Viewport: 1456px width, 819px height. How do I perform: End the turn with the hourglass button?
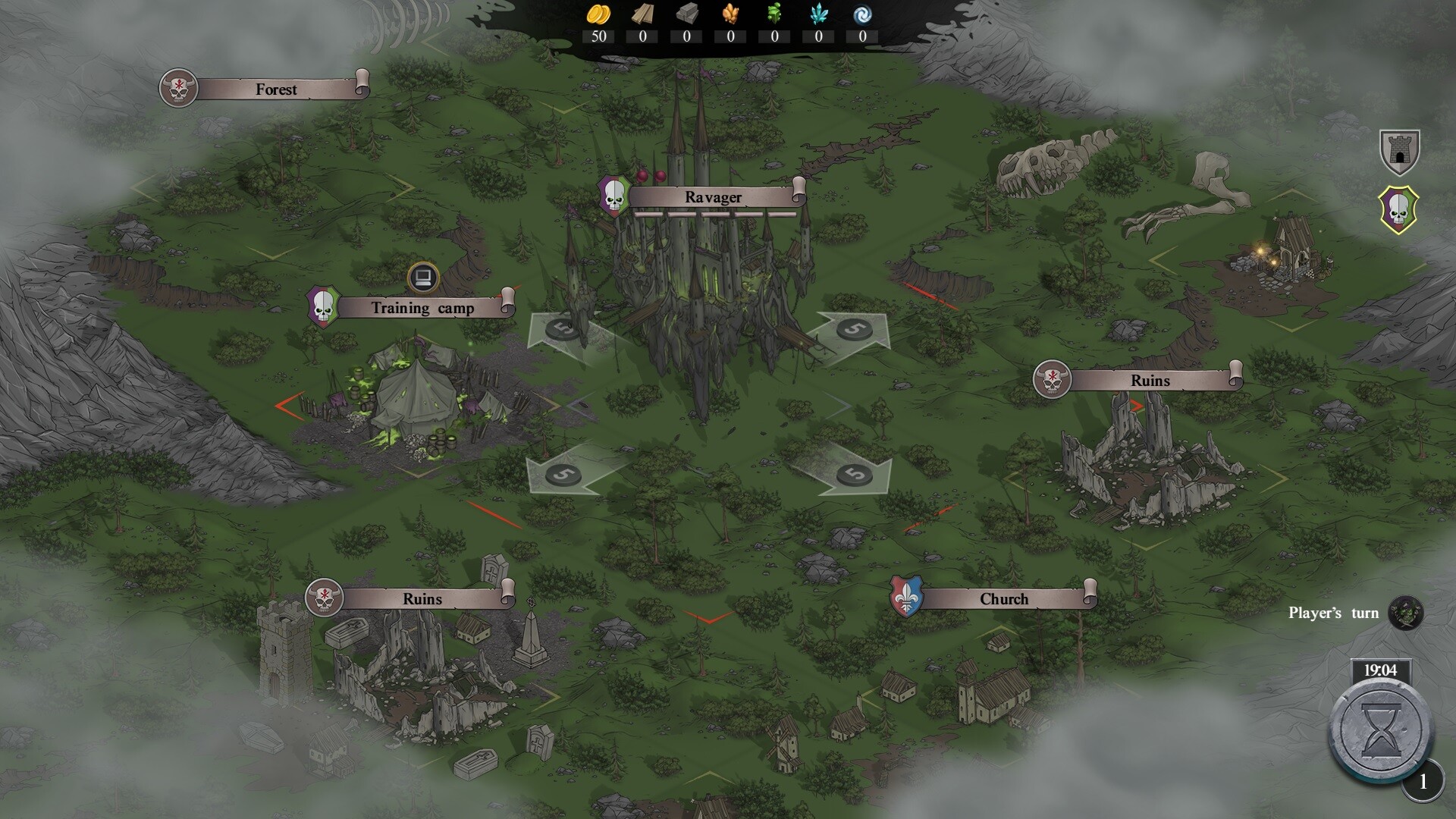(x=1381, y=730)
